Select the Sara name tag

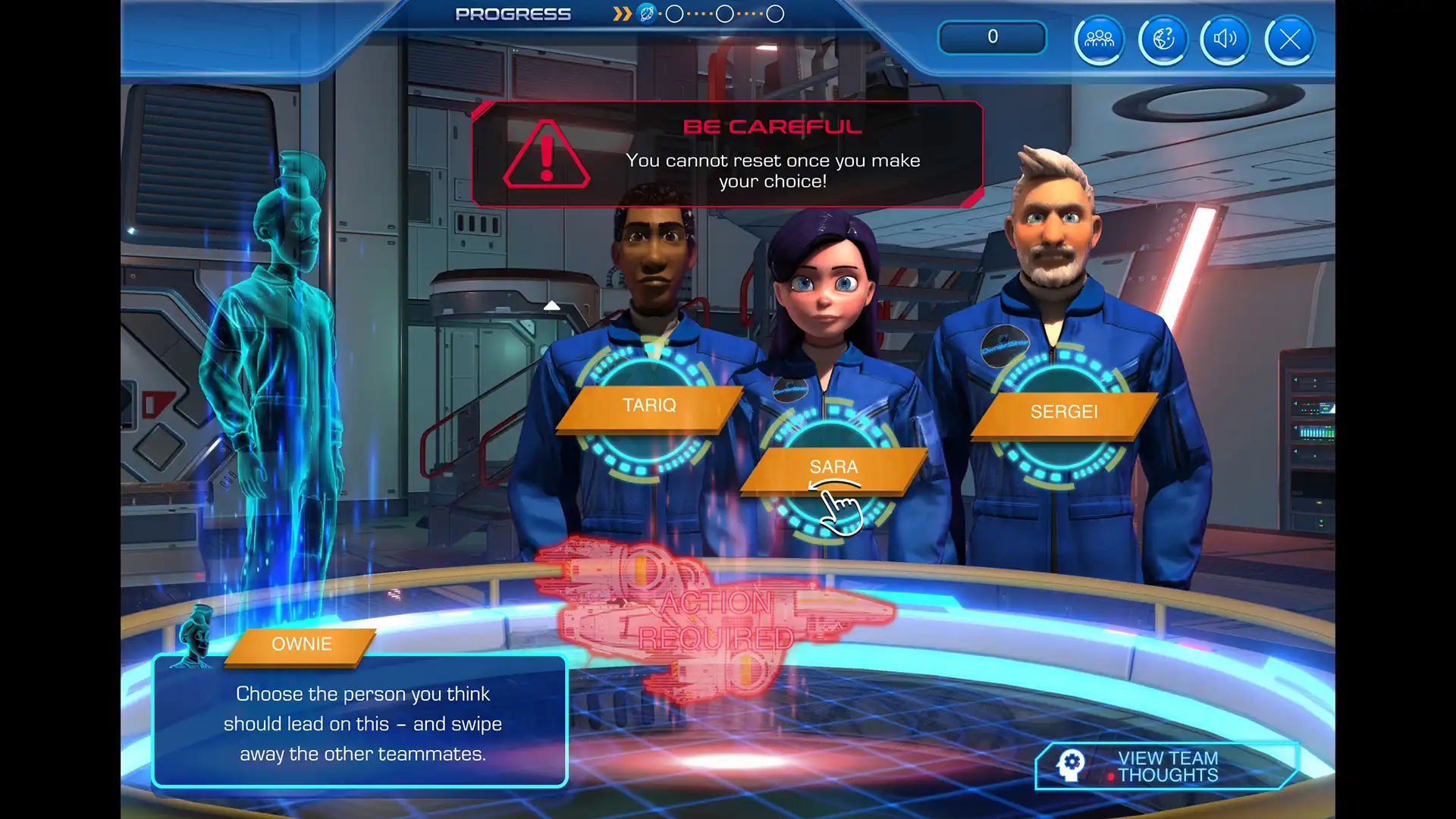(x=833, y=467)
